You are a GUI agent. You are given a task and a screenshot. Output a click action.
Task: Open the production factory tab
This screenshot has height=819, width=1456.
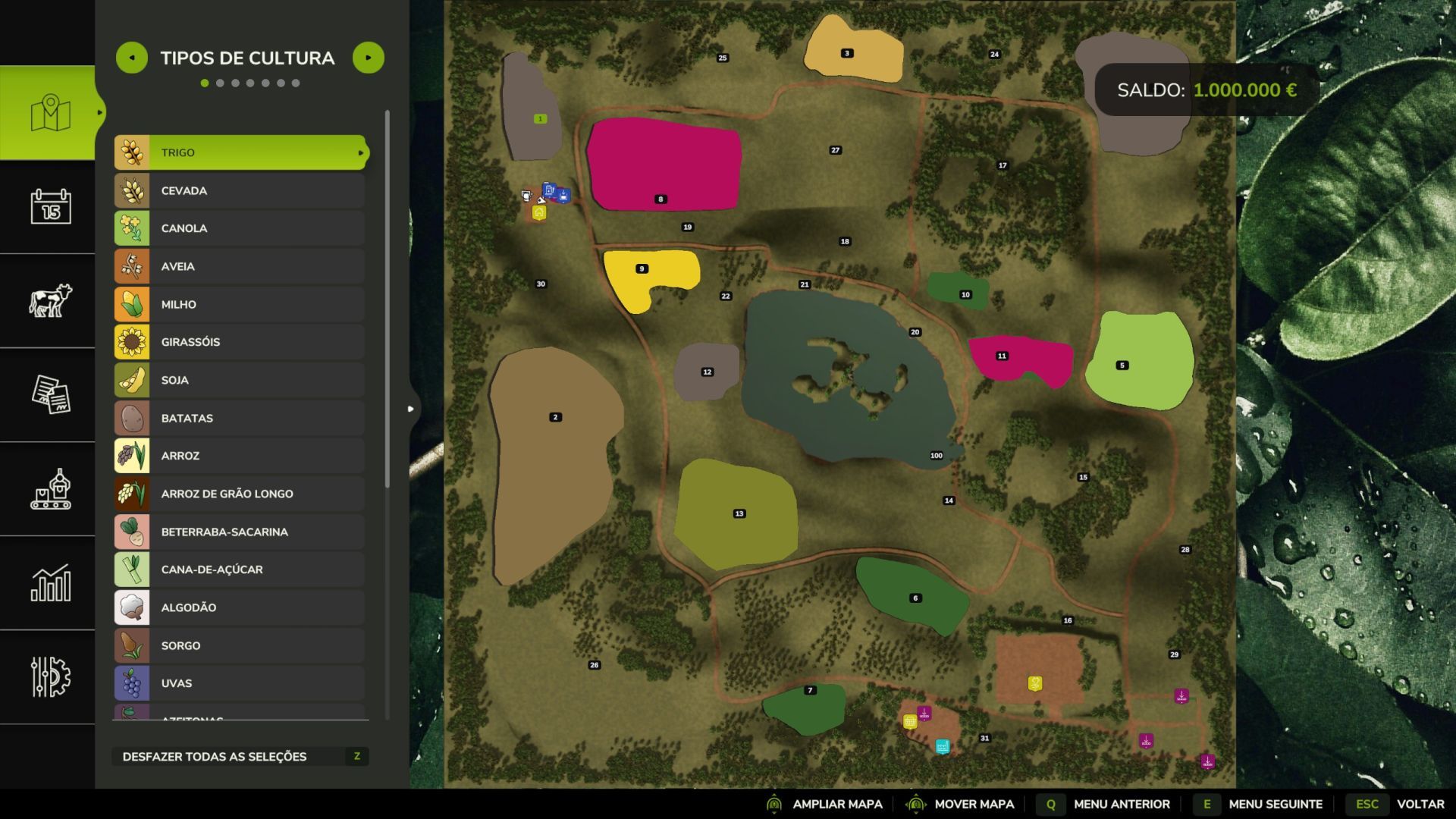(50, 488)
